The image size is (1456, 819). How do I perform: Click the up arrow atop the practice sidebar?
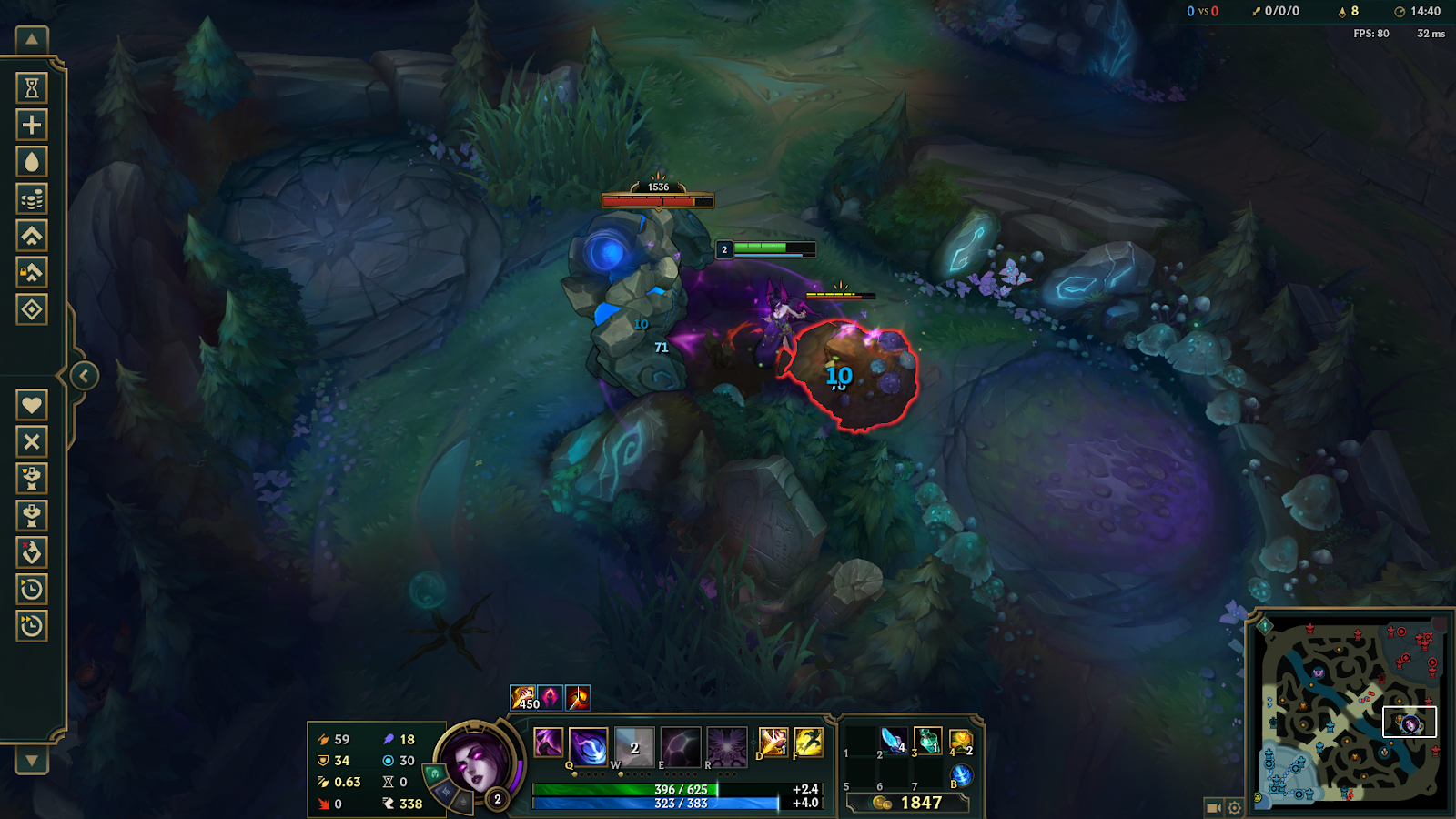31,40
